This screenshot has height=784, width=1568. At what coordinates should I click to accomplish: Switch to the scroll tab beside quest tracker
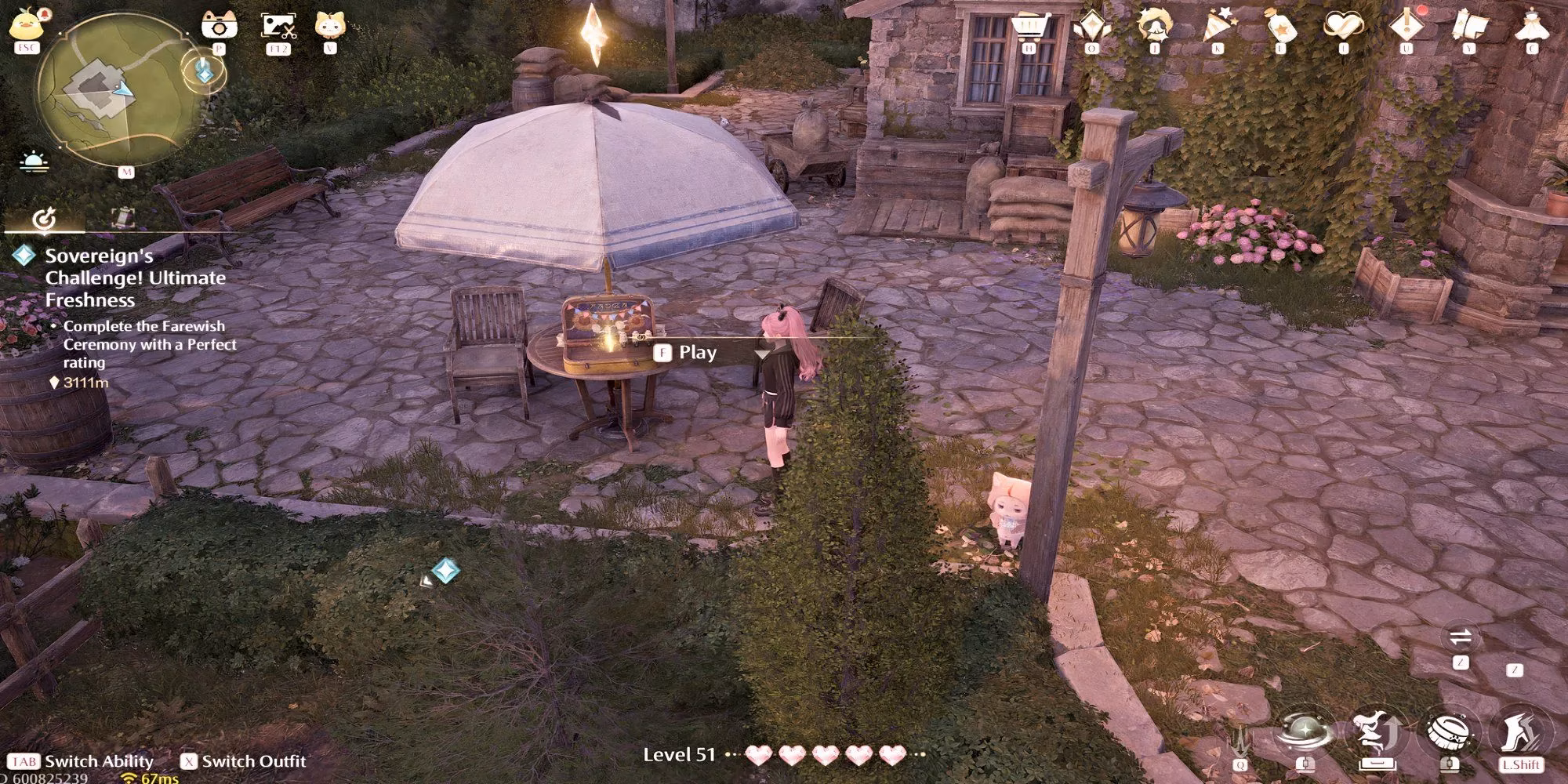coord(123,218)
